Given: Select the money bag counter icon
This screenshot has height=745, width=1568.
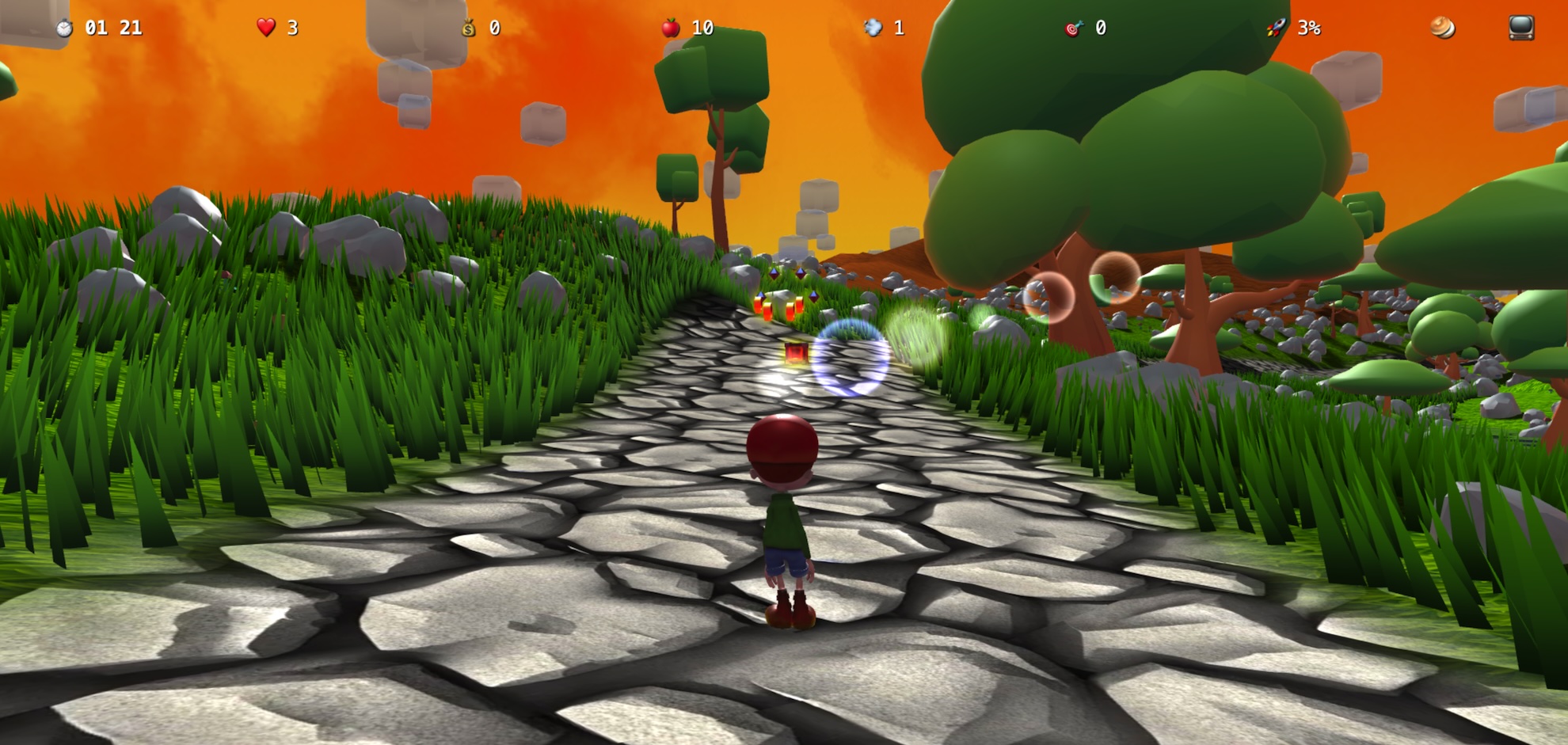Looking at the screenshot, I should [x=469, y=29].
